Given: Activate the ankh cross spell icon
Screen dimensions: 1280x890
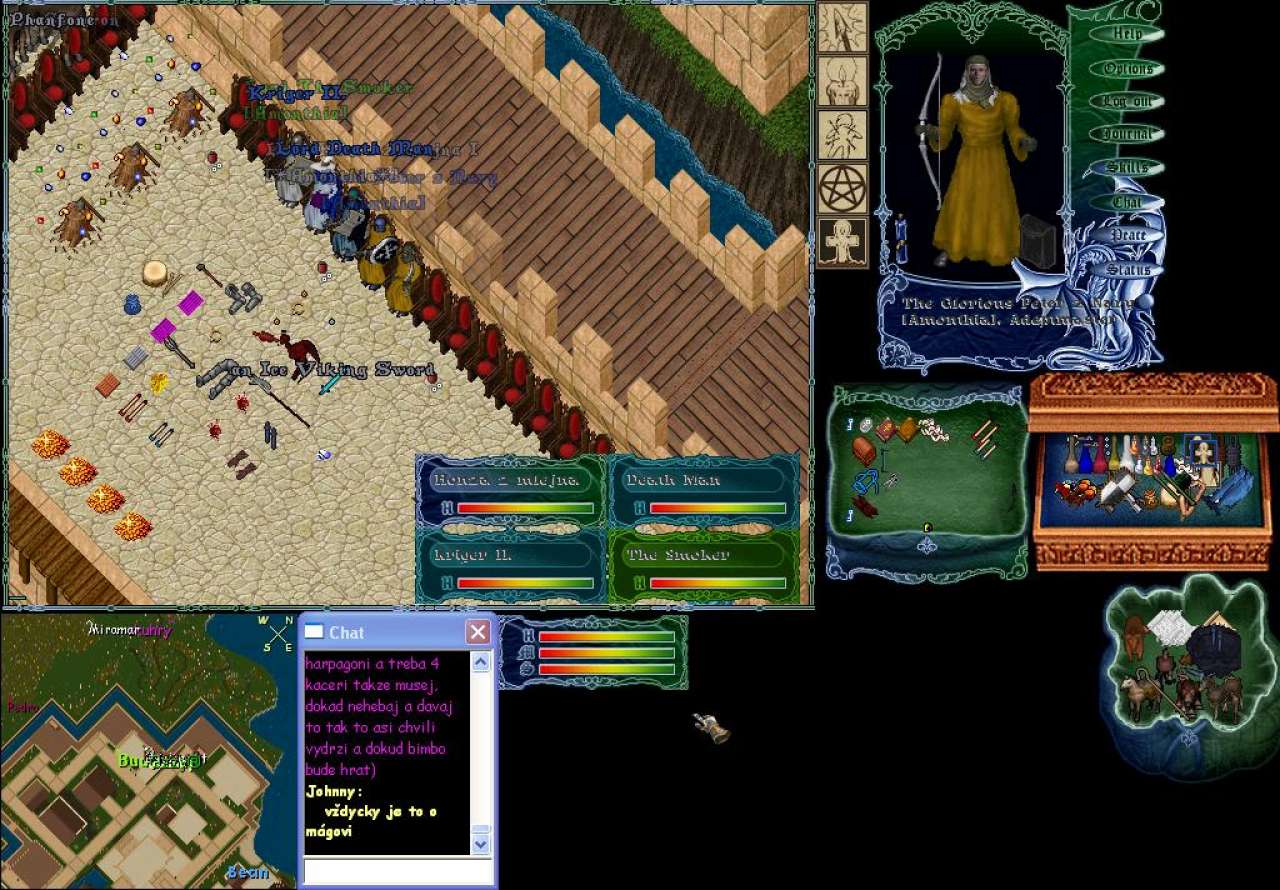Looking at the screenshot, I should pyautogui.click(x=842, y=242).
